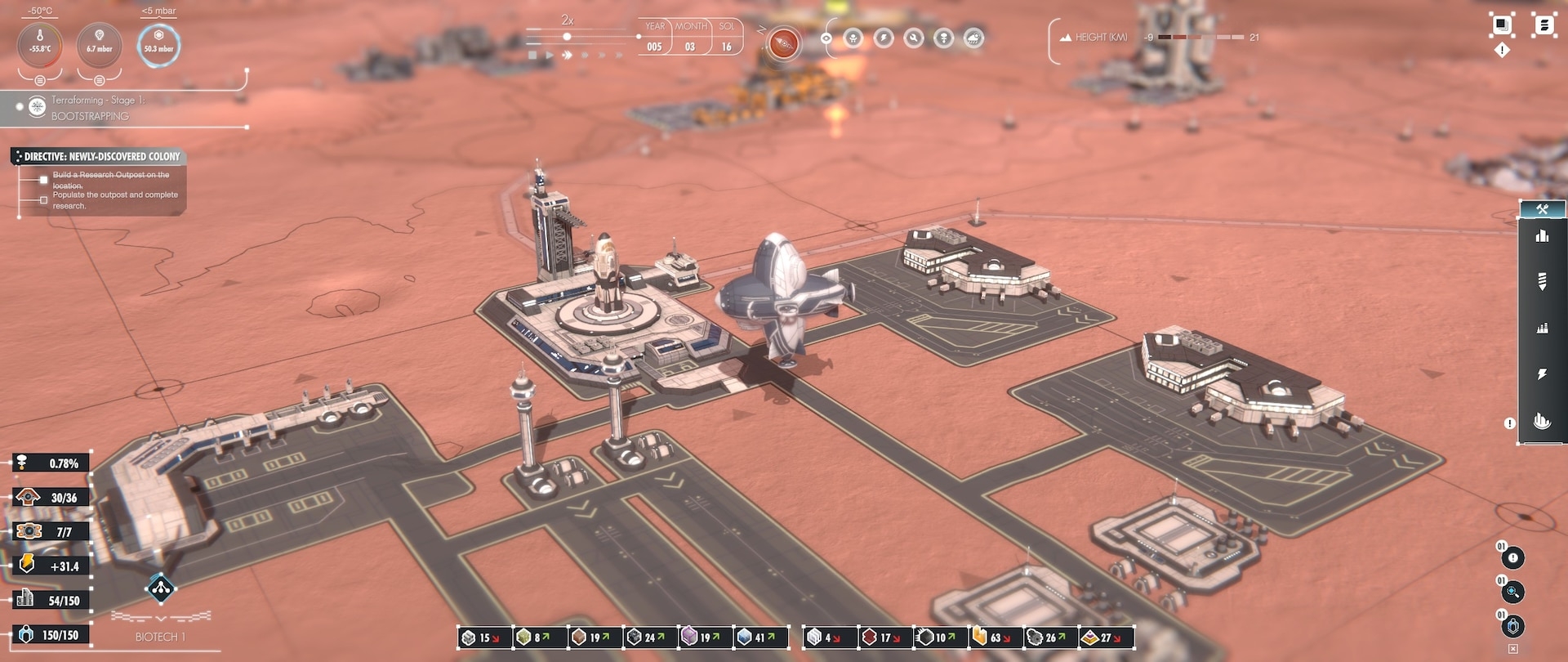Open the build tools tab with hammer icon
Image resolution: width=1568 pixels, height=662 pixels.
point(1542,209)
